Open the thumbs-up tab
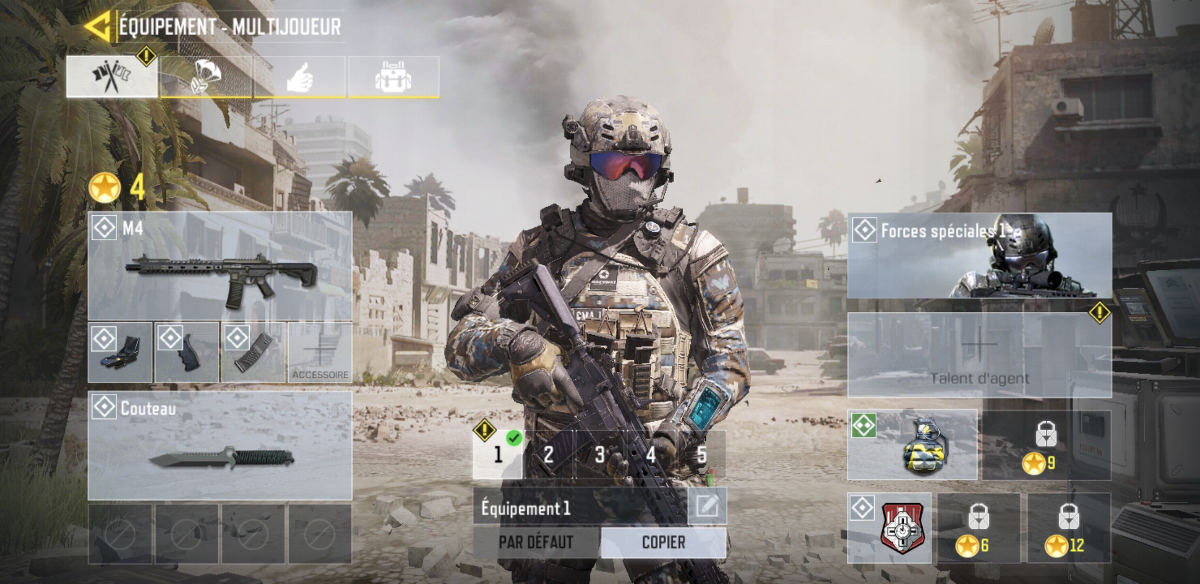Image resolution: width=1200 pixels, height=584 pixels. click(300, 77)
